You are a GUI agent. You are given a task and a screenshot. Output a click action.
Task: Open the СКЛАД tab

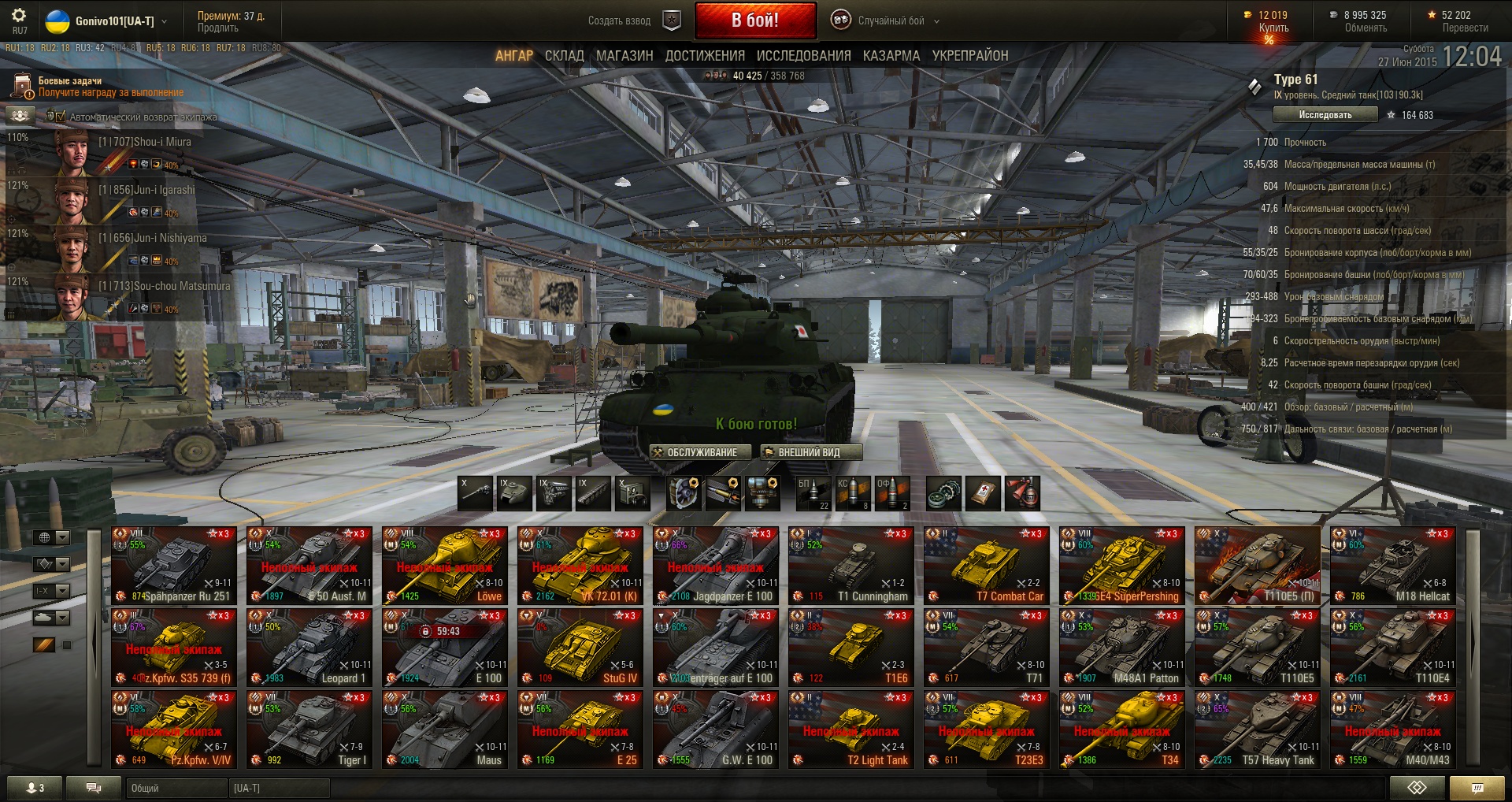564,56
